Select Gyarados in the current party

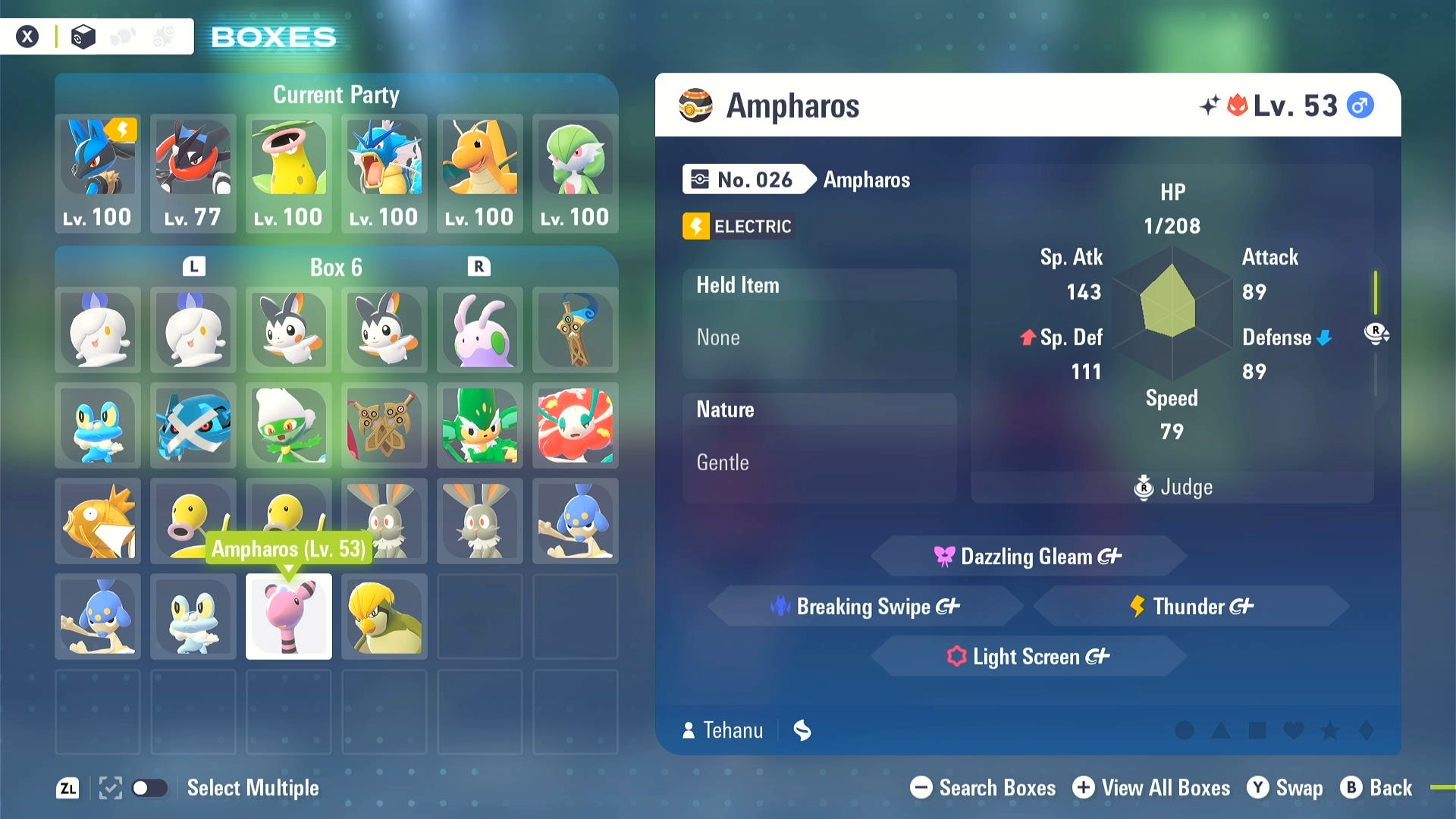pyautogui.click(x=384, y=173)
